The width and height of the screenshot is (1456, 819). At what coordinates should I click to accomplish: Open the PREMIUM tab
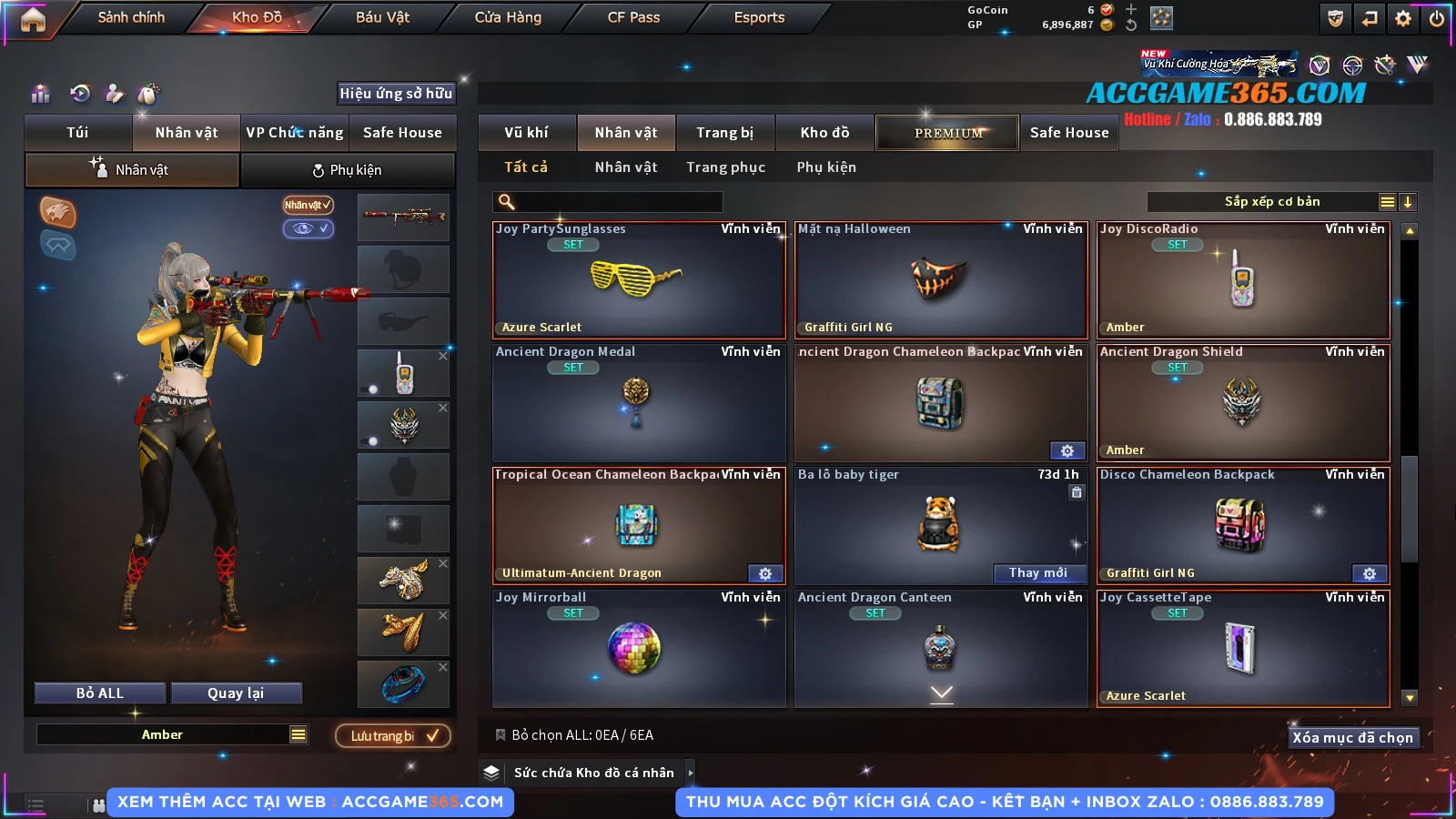point(947,133)
